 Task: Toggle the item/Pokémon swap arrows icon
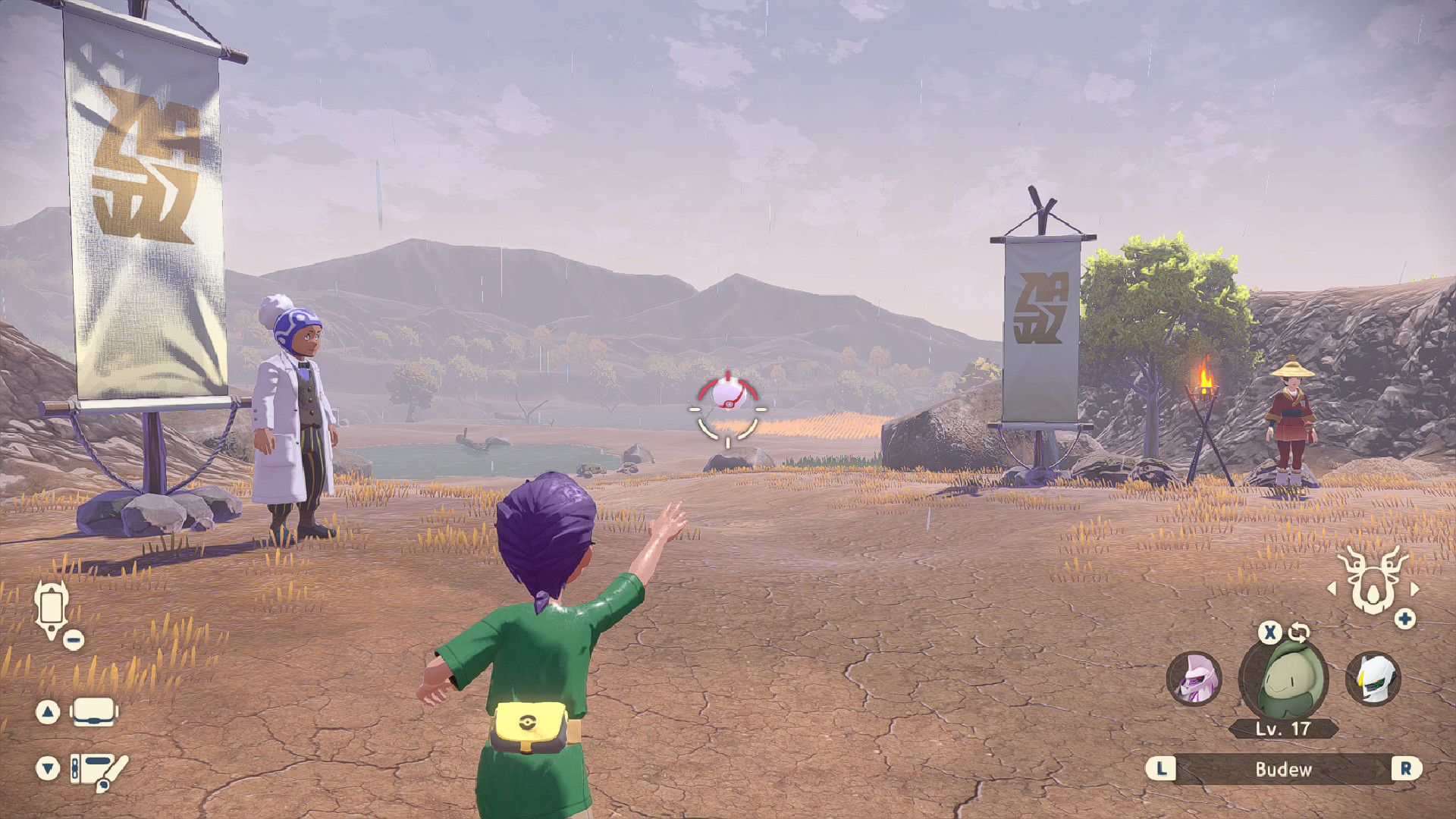coord(1299,631)
